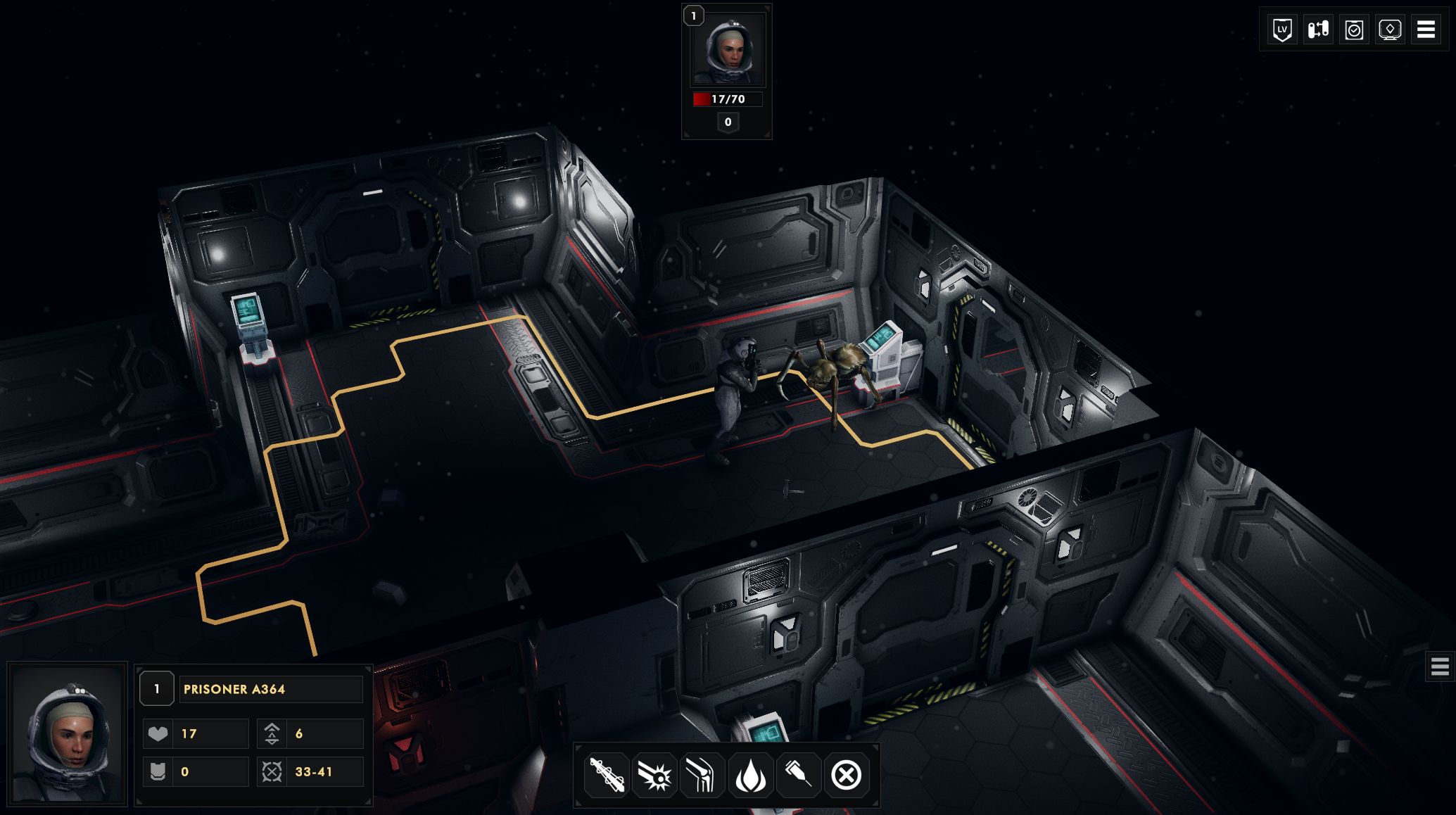Activate the flame ability
The image size is (1456, 815).
750,776
